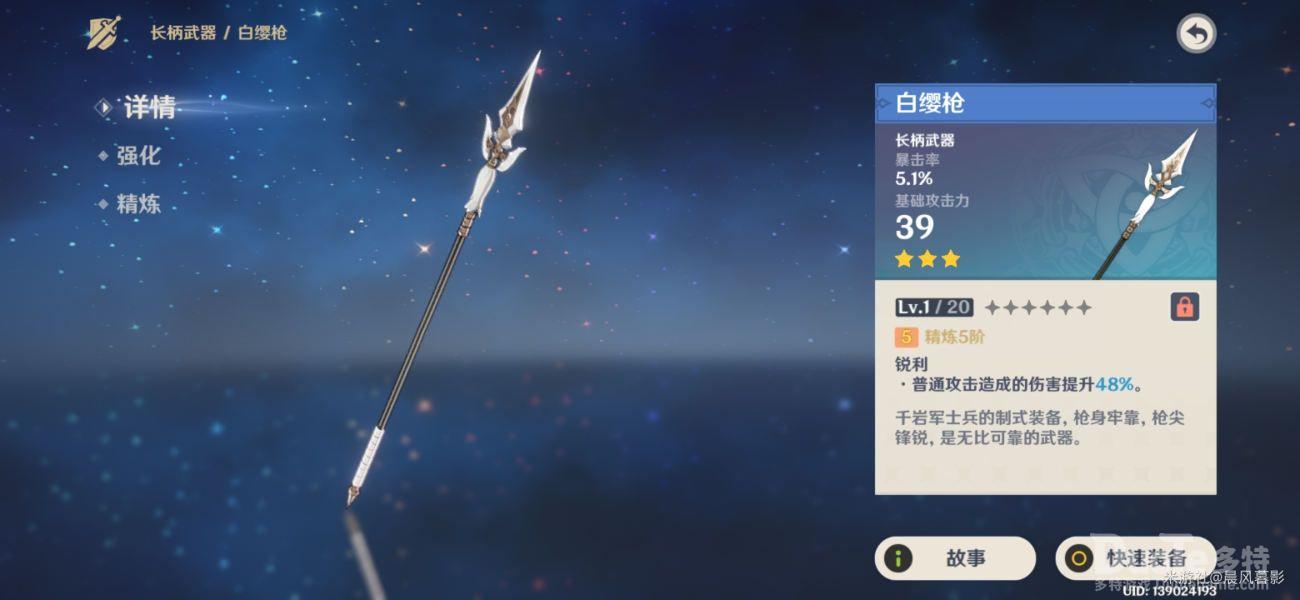
Task: Click the polearm weapon icon at top-left
Action: pyautogui.click(x=104, y=33)
